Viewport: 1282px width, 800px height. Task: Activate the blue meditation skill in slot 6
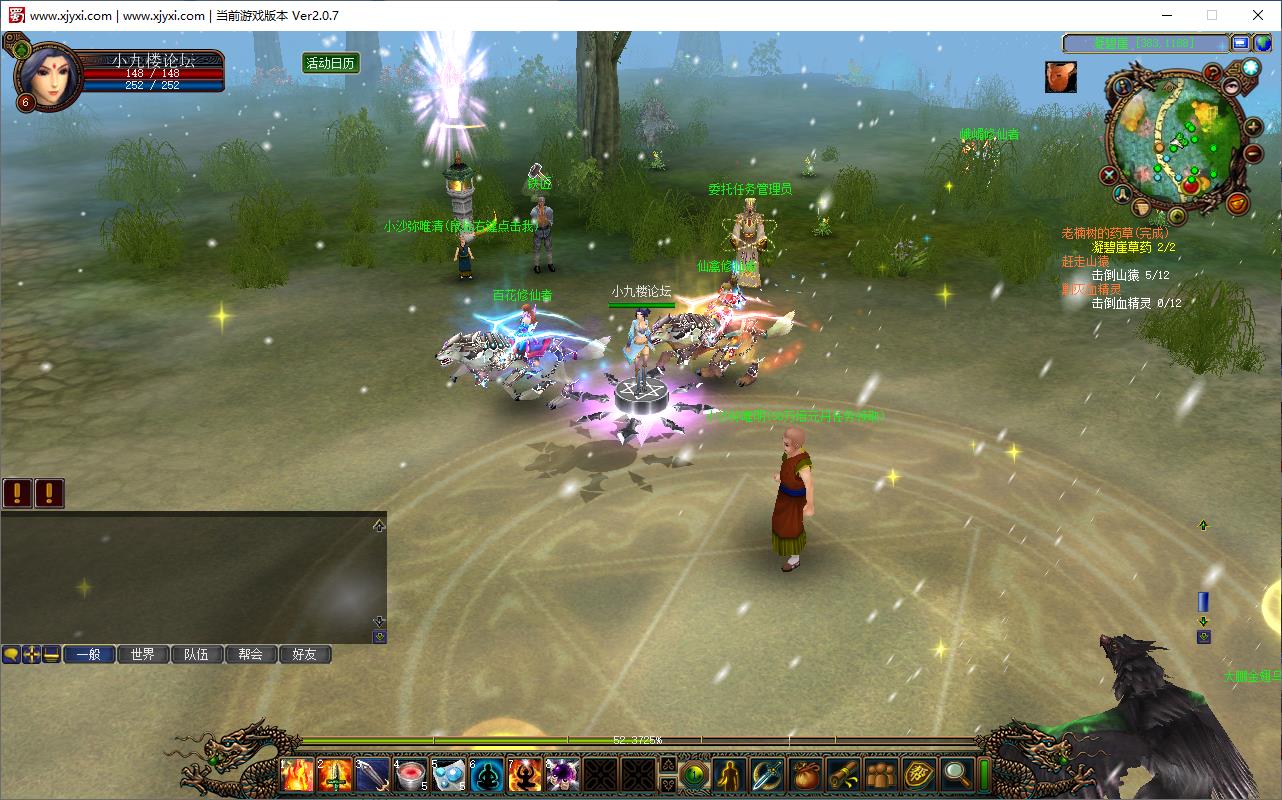(487, 775)
